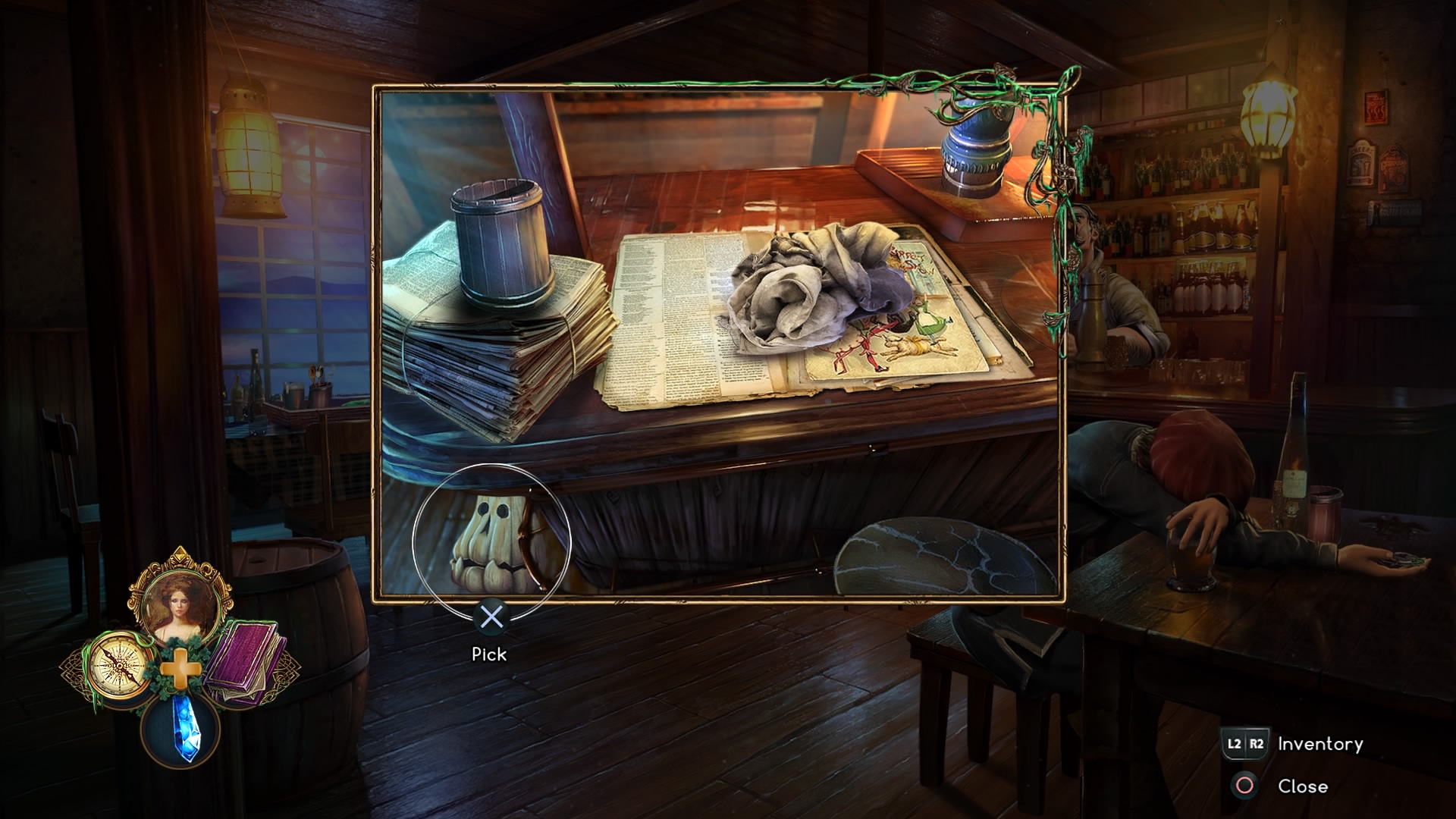Screen dimensions: 1456x819
Task: Open the purple journal book
Action: (244, 660)
